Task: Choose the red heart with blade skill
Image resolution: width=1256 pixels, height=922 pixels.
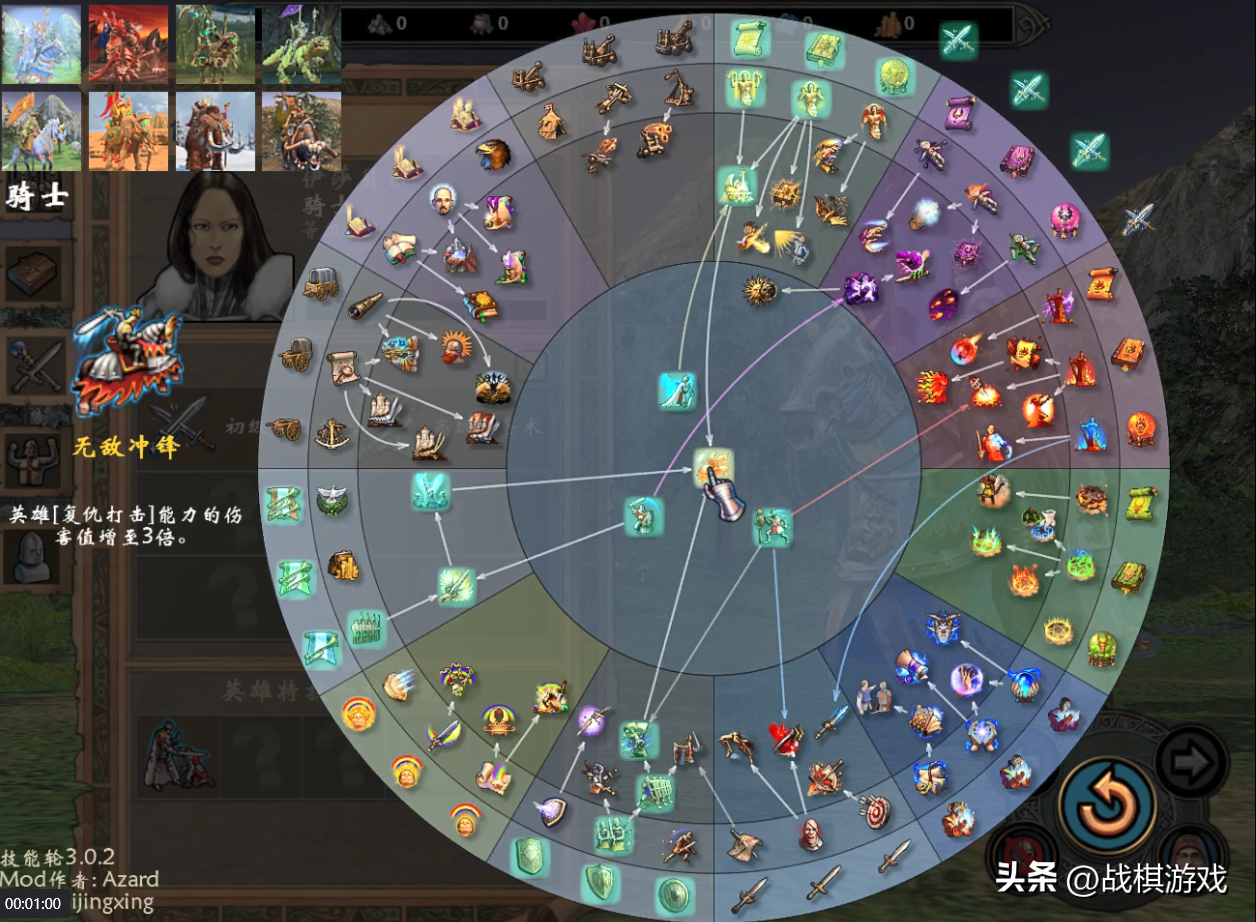Action: point(786,738)
